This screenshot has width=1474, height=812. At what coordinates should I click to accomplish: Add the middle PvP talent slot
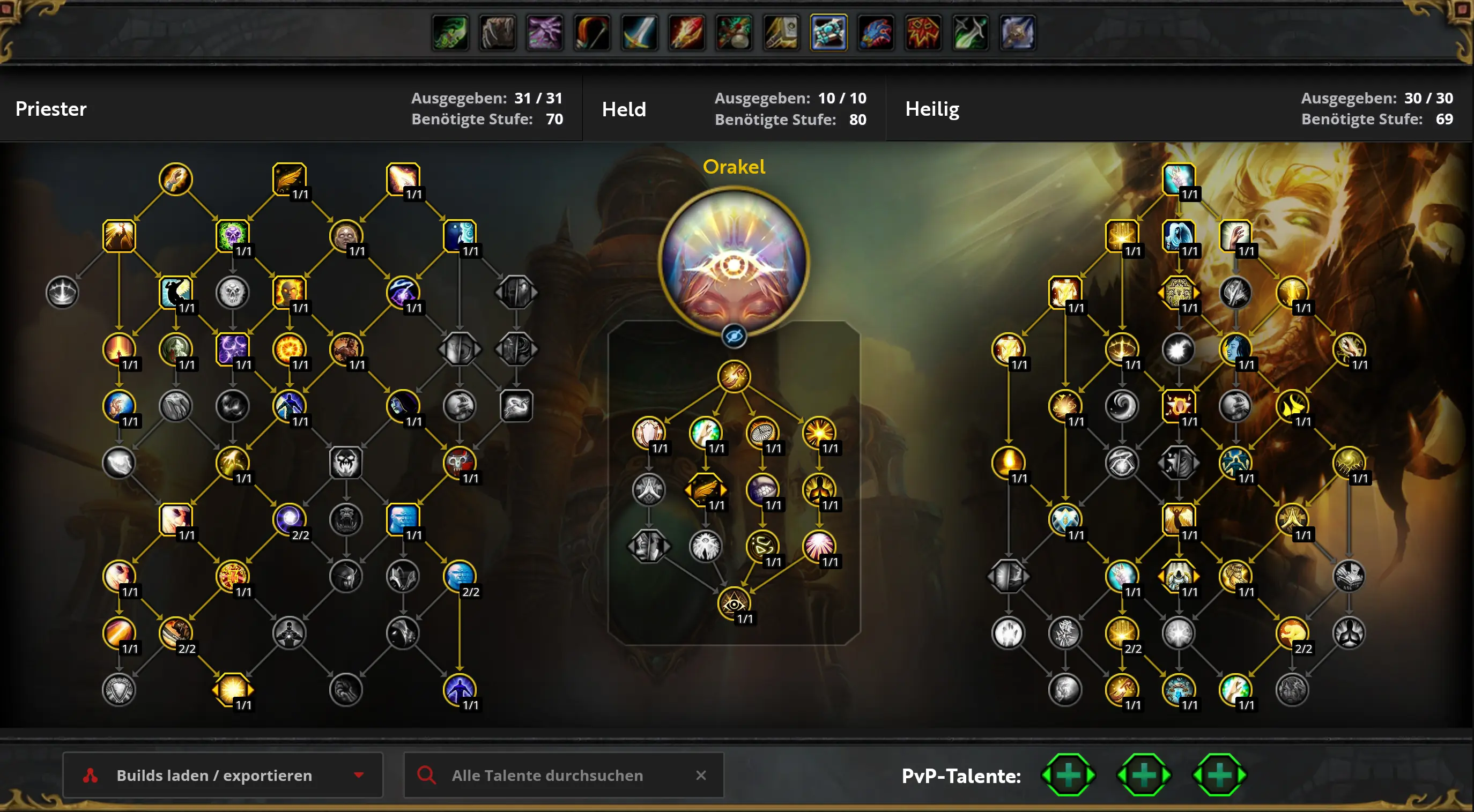click(1143, 775)
